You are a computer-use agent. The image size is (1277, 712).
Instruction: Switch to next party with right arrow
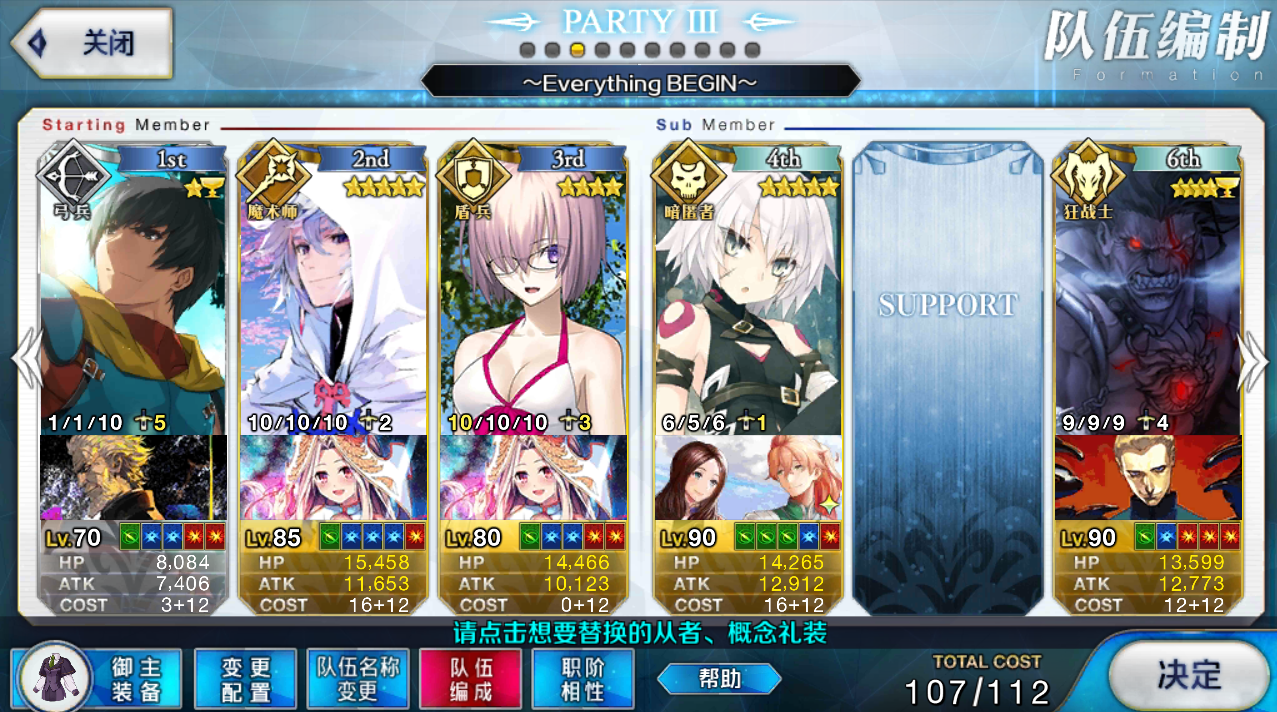click(1253, 358)
